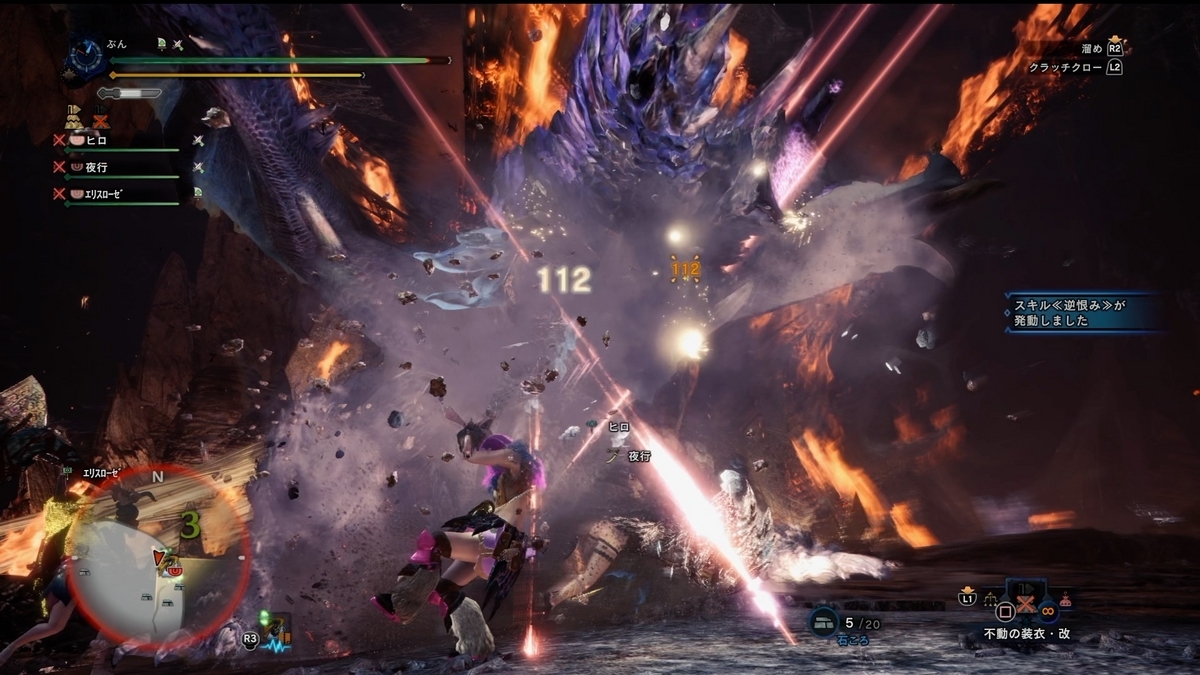Click the gold mantle status icon

74,117
